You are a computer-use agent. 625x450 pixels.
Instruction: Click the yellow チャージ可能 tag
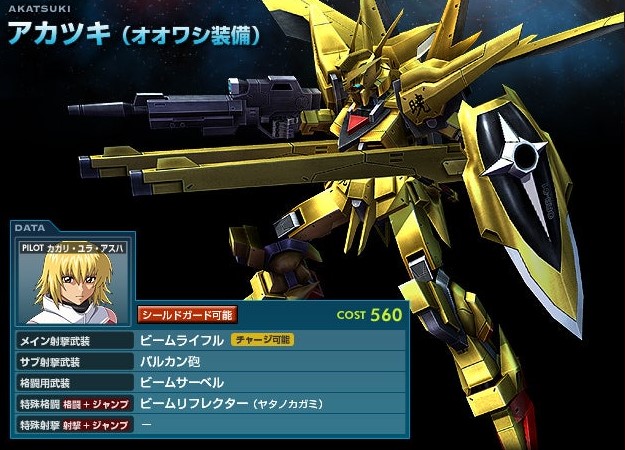point(262,340)
